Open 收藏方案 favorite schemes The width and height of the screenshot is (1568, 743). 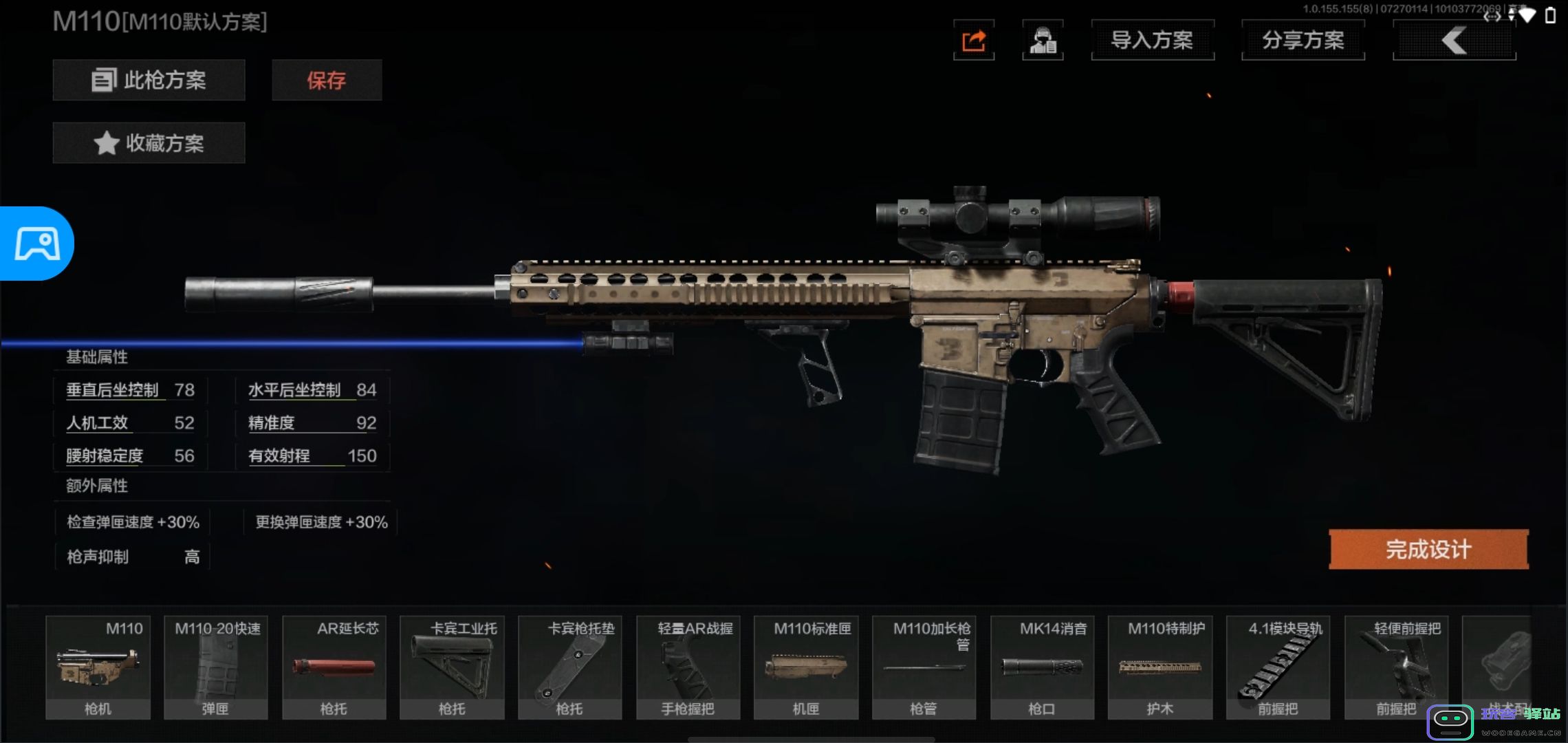click(149, 143)
